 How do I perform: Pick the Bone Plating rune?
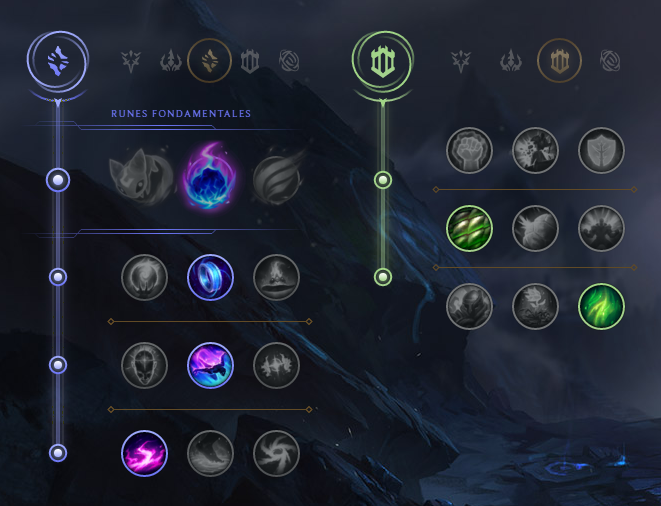coord(601,227)
